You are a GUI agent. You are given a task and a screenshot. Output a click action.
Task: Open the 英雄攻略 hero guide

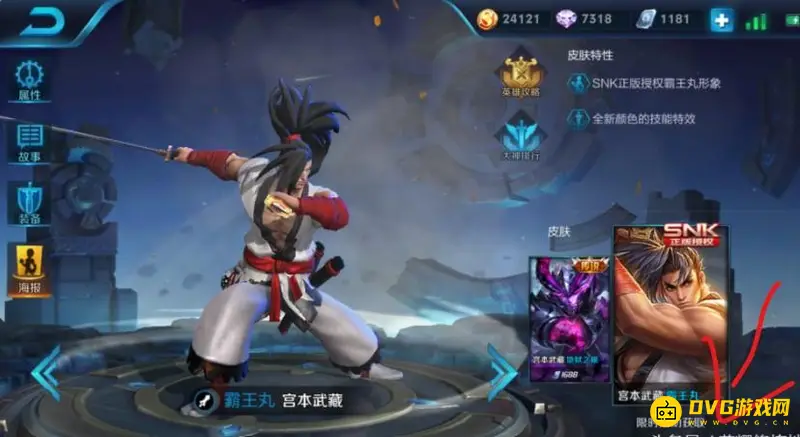pyautogui.click(x=520, y=76)
